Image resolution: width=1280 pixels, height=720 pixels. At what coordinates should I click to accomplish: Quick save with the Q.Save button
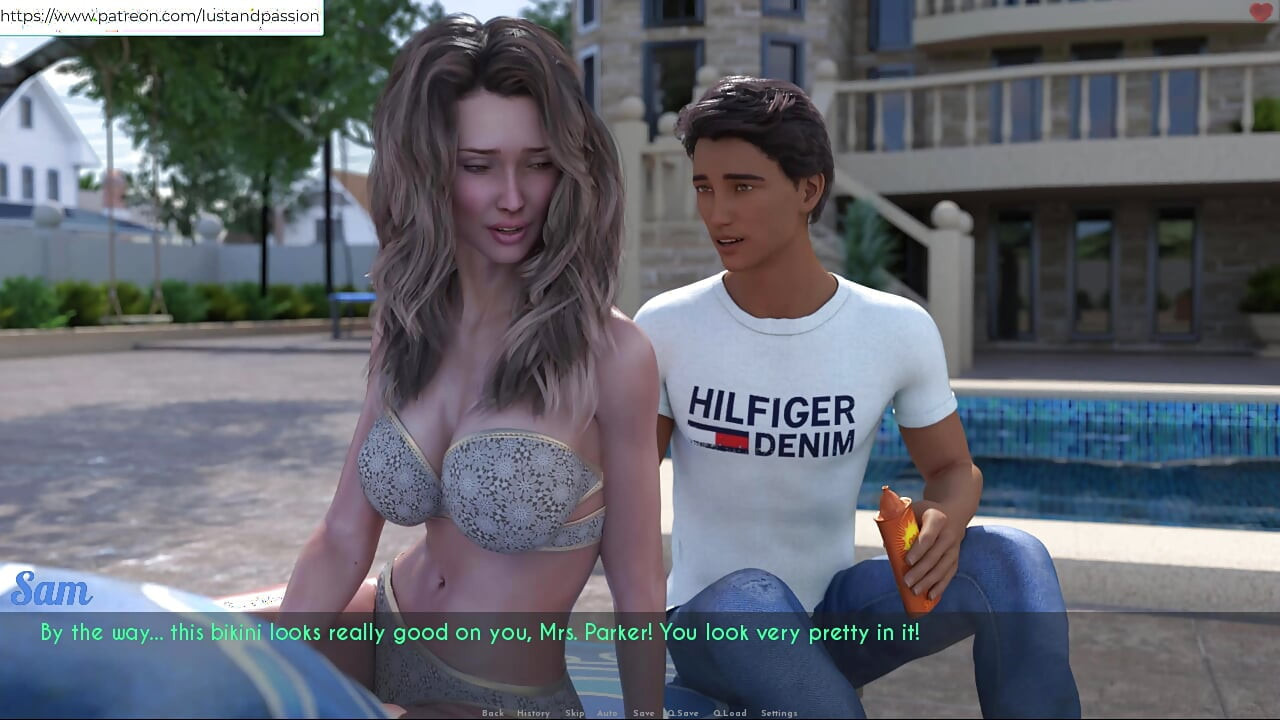684,713
